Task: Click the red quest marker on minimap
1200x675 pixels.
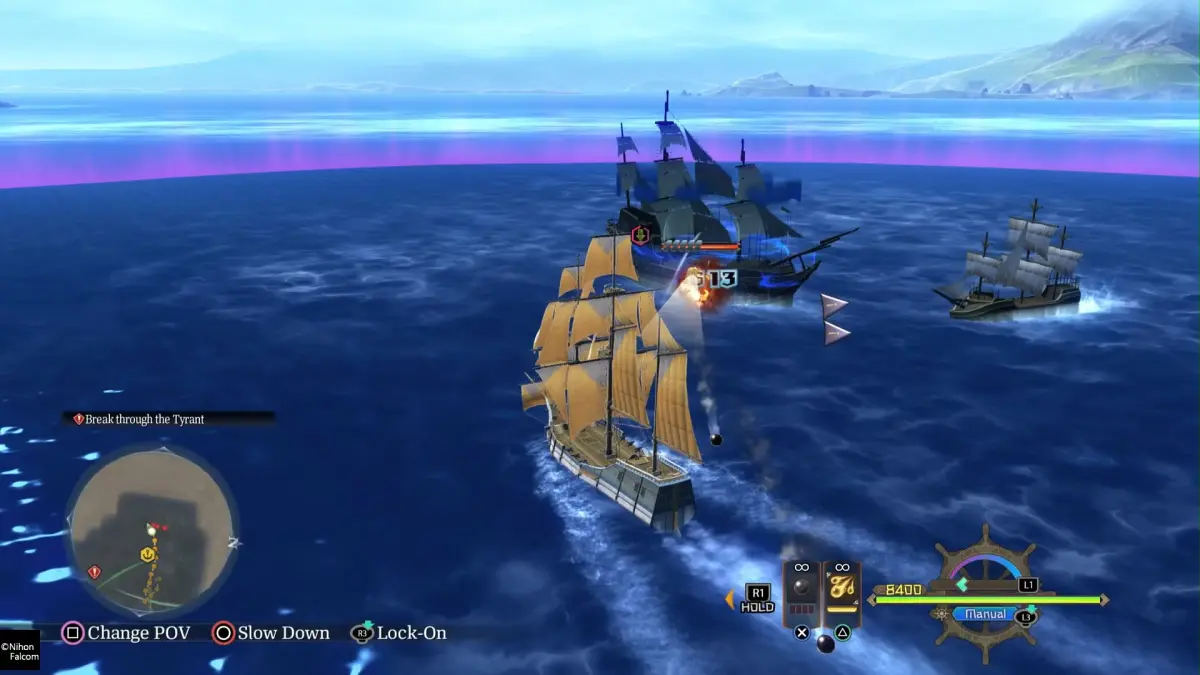Action: pyautogui.click(x=94, y=572)
